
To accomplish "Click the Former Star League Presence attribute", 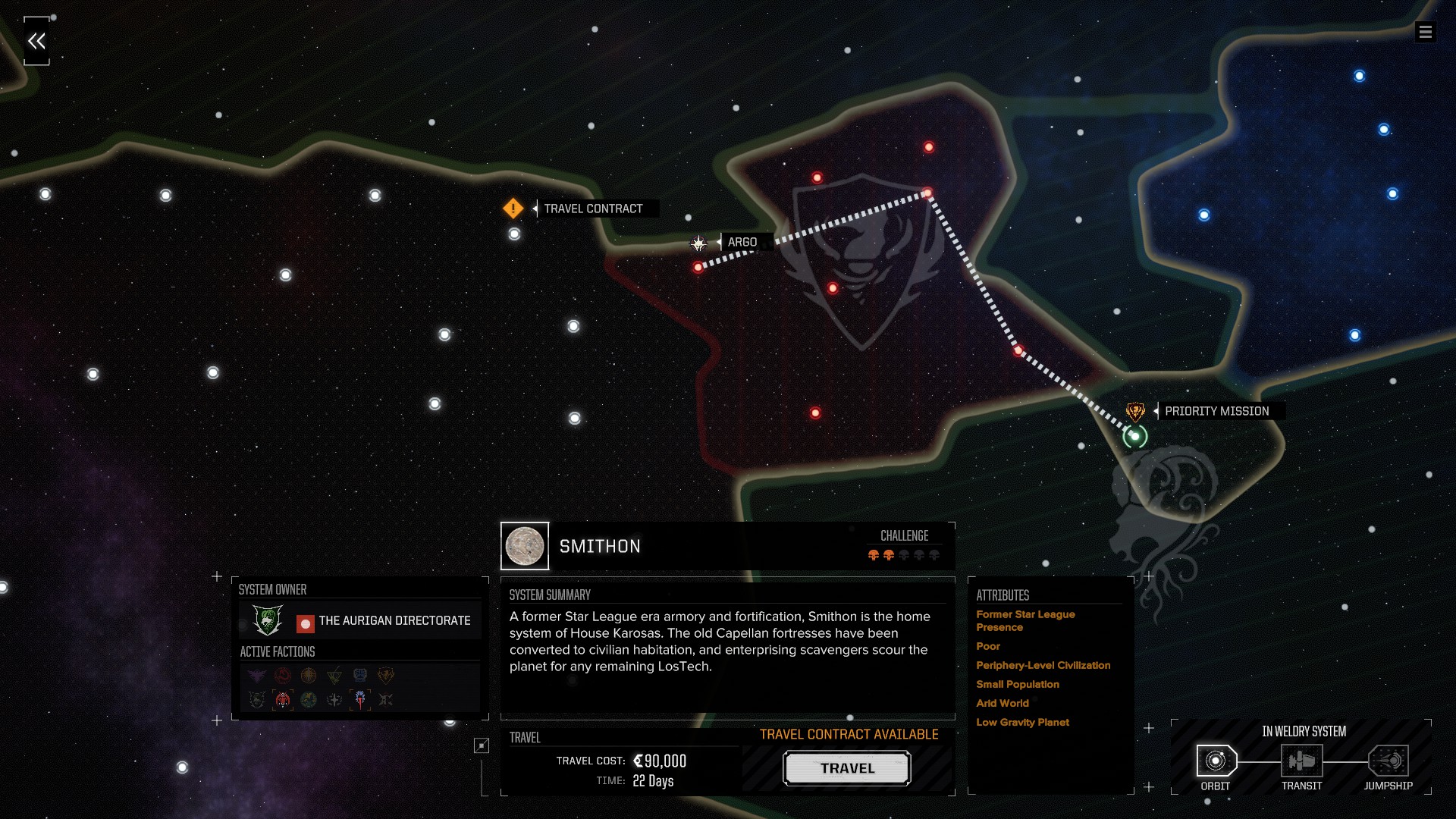I will point(1025,620).
